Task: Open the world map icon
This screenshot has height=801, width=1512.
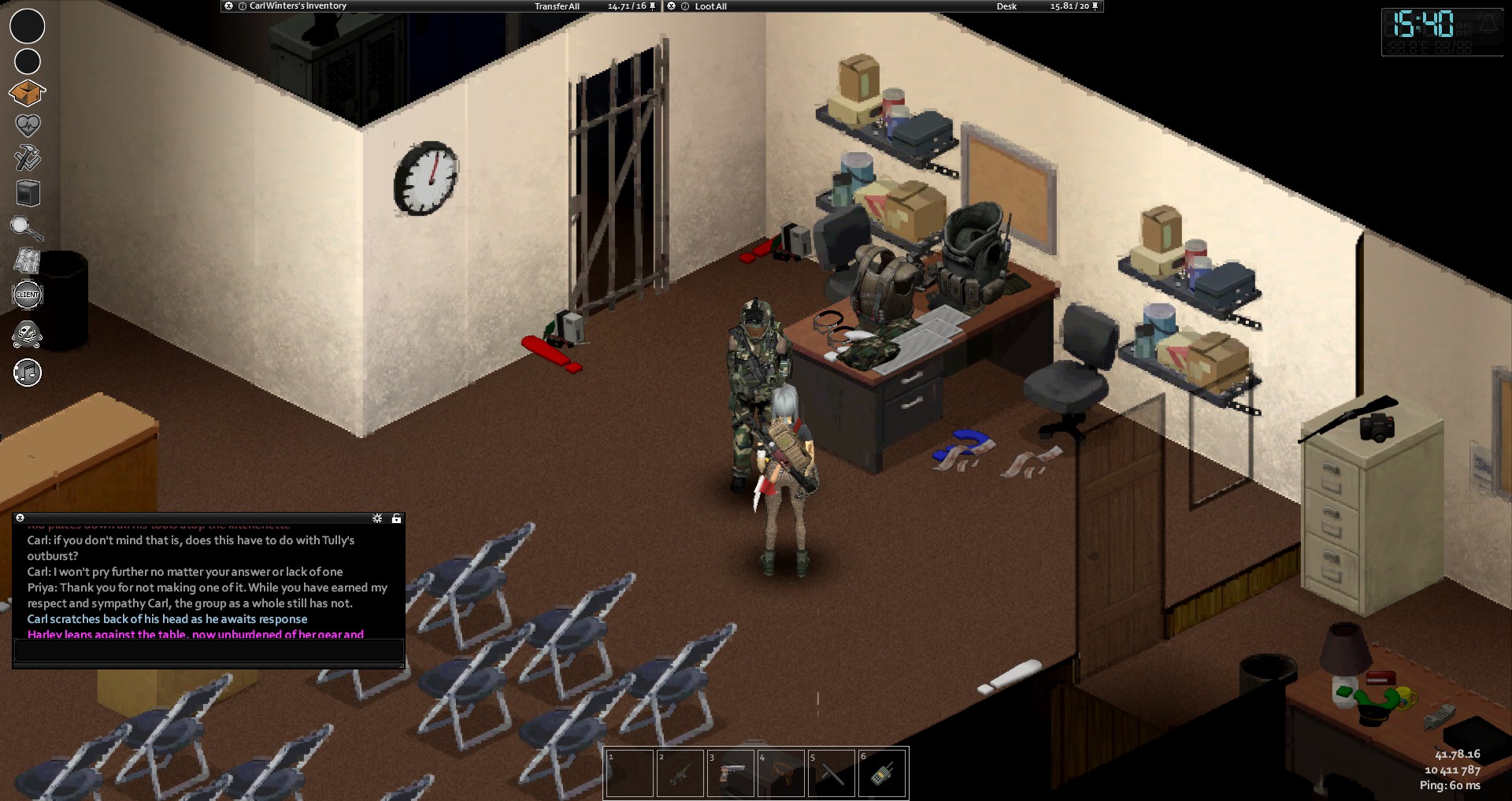Action: (27, 261)
